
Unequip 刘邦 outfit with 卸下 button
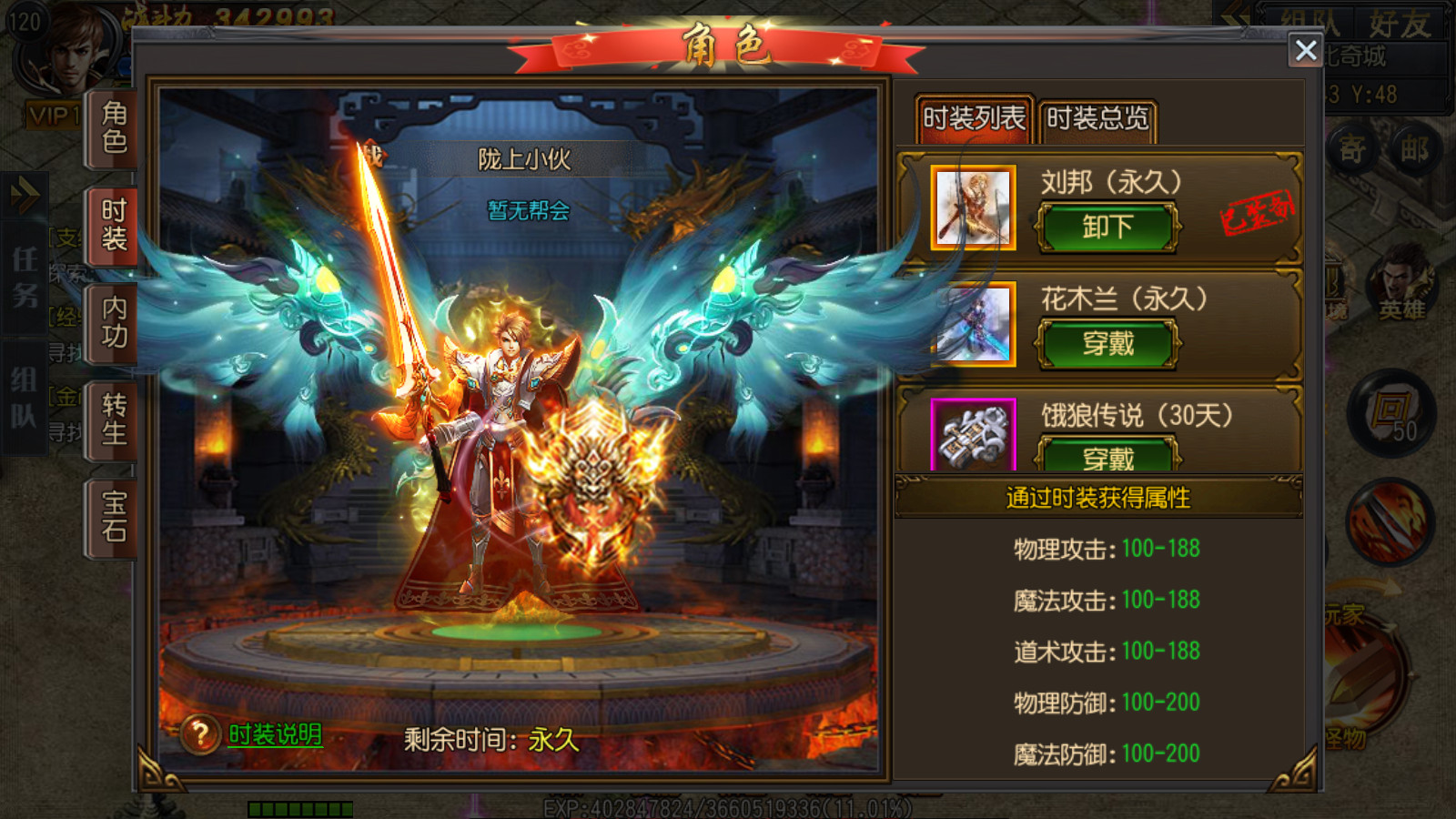tap(1107, 227)
